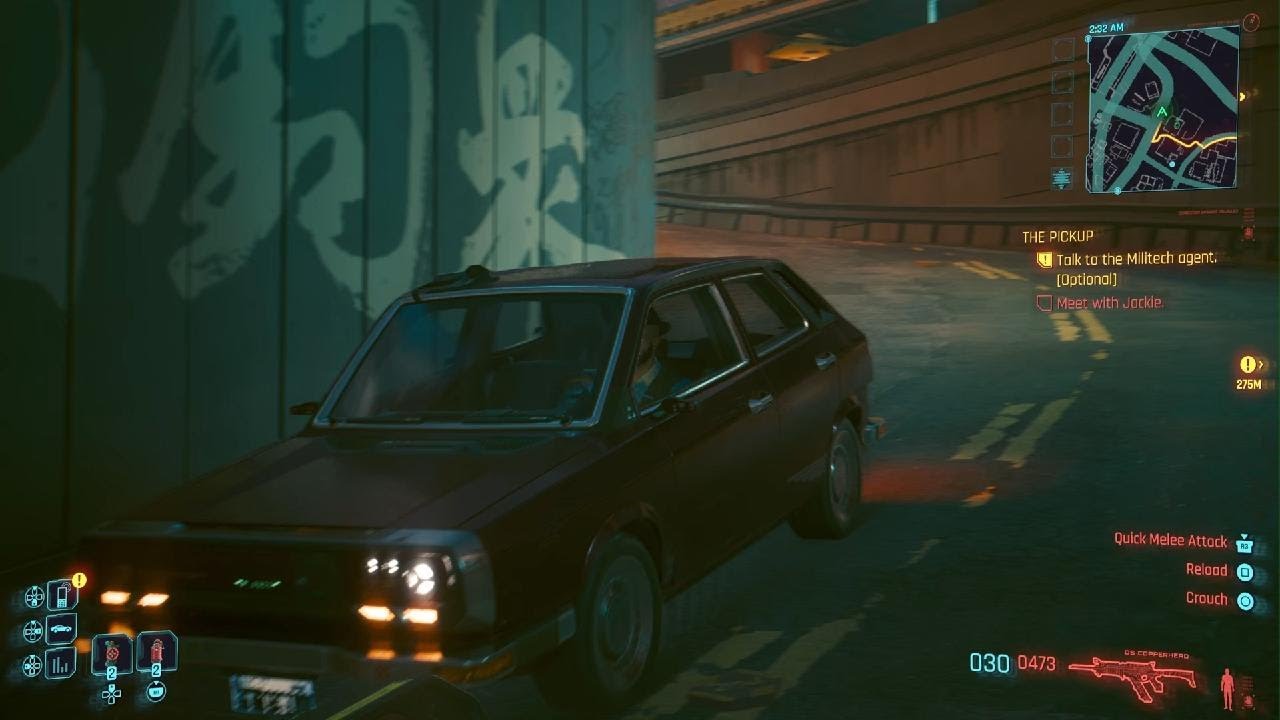Open the stats quickslot icon

(59, 662)
